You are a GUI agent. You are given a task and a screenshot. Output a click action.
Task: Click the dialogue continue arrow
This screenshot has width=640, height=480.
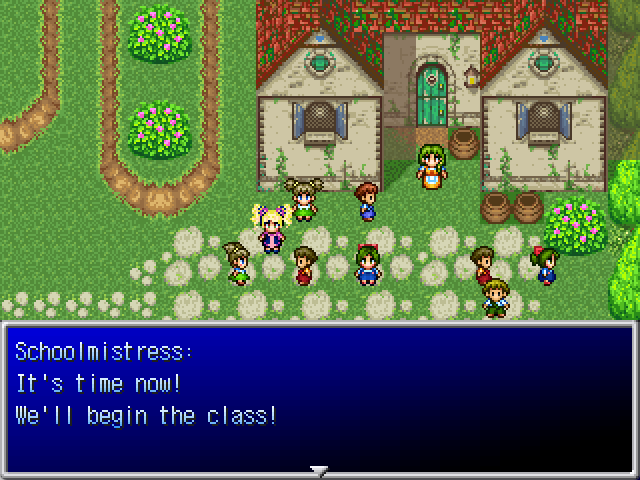(319, 469)
